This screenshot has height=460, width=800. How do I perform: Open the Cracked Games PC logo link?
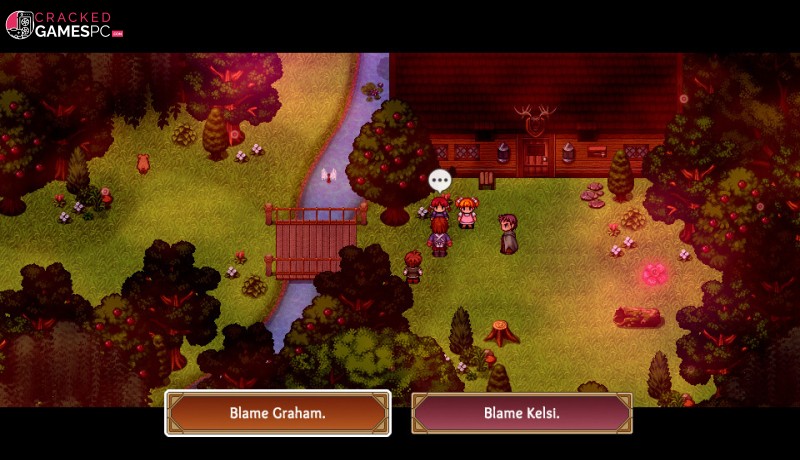point(64,25)
